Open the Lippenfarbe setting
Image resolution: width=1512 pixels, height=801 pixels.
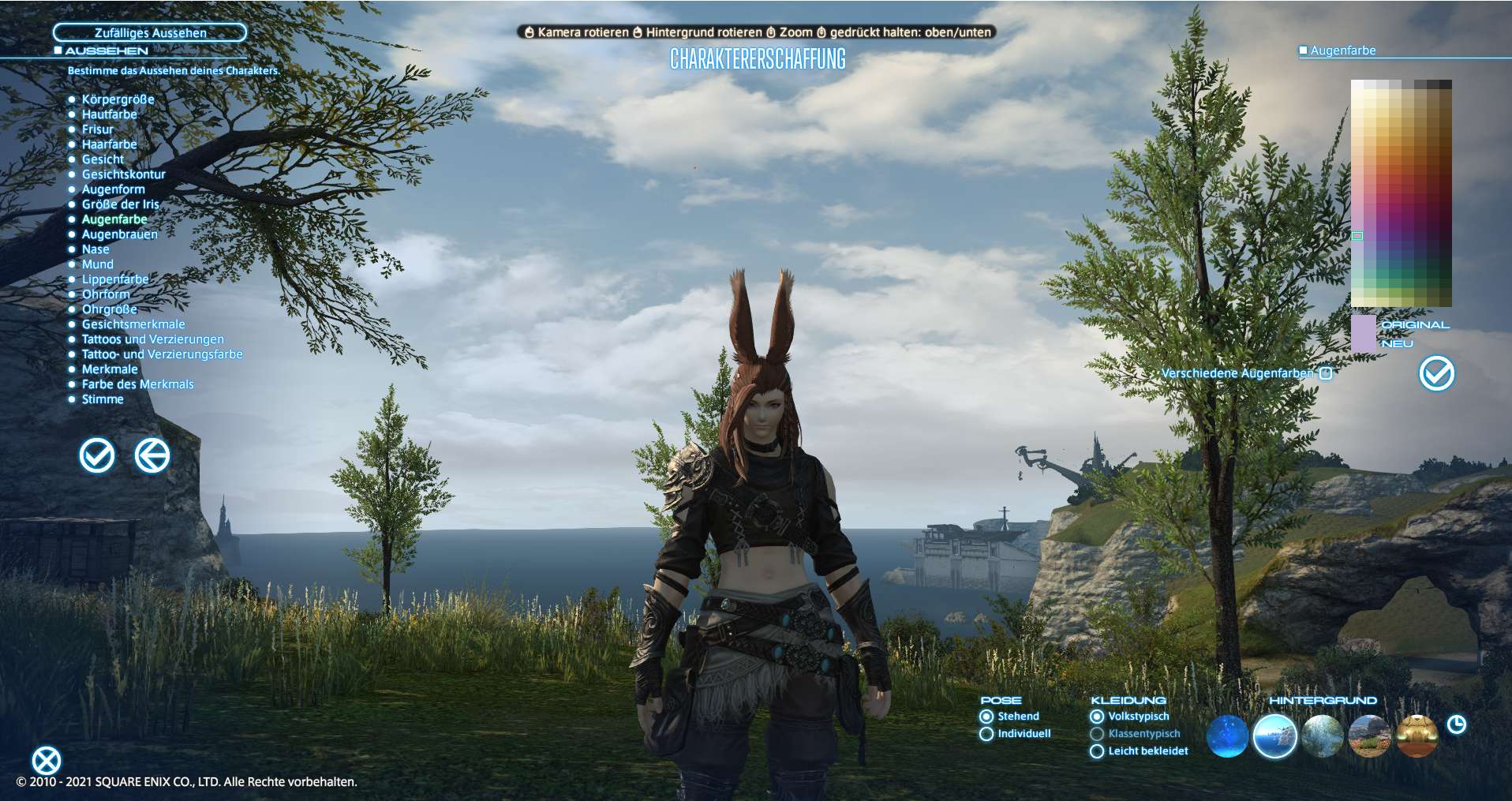click(114, 279)
